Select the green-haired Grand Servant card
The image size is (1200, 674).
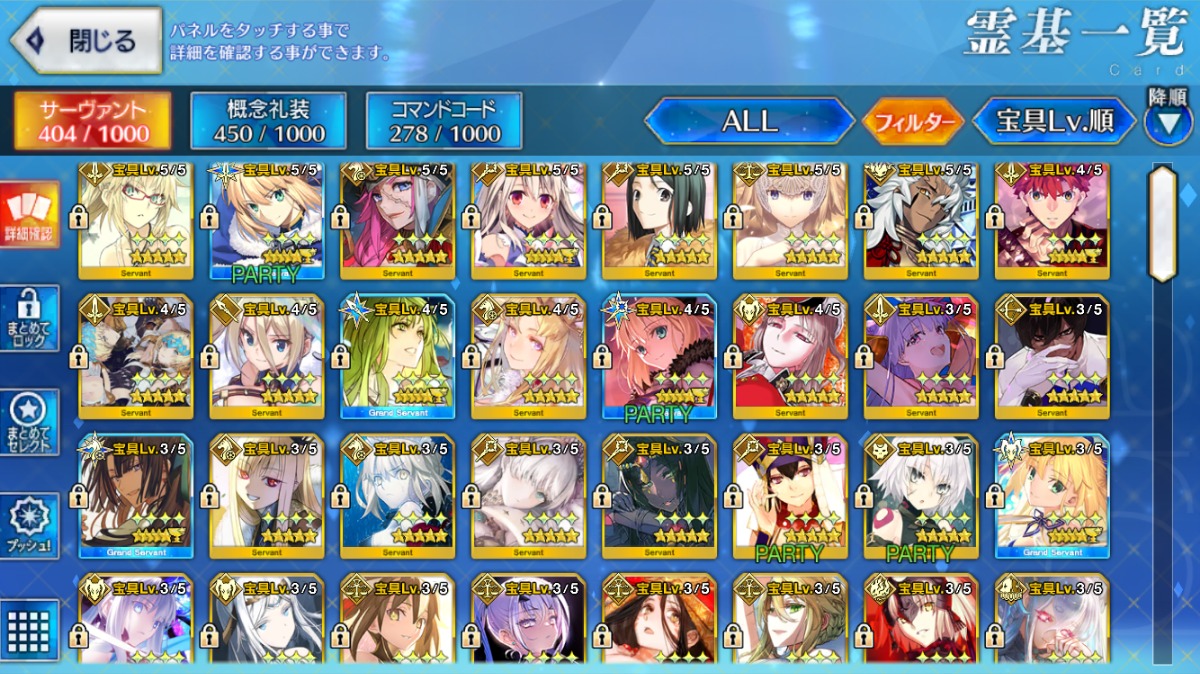click(397, 356)
